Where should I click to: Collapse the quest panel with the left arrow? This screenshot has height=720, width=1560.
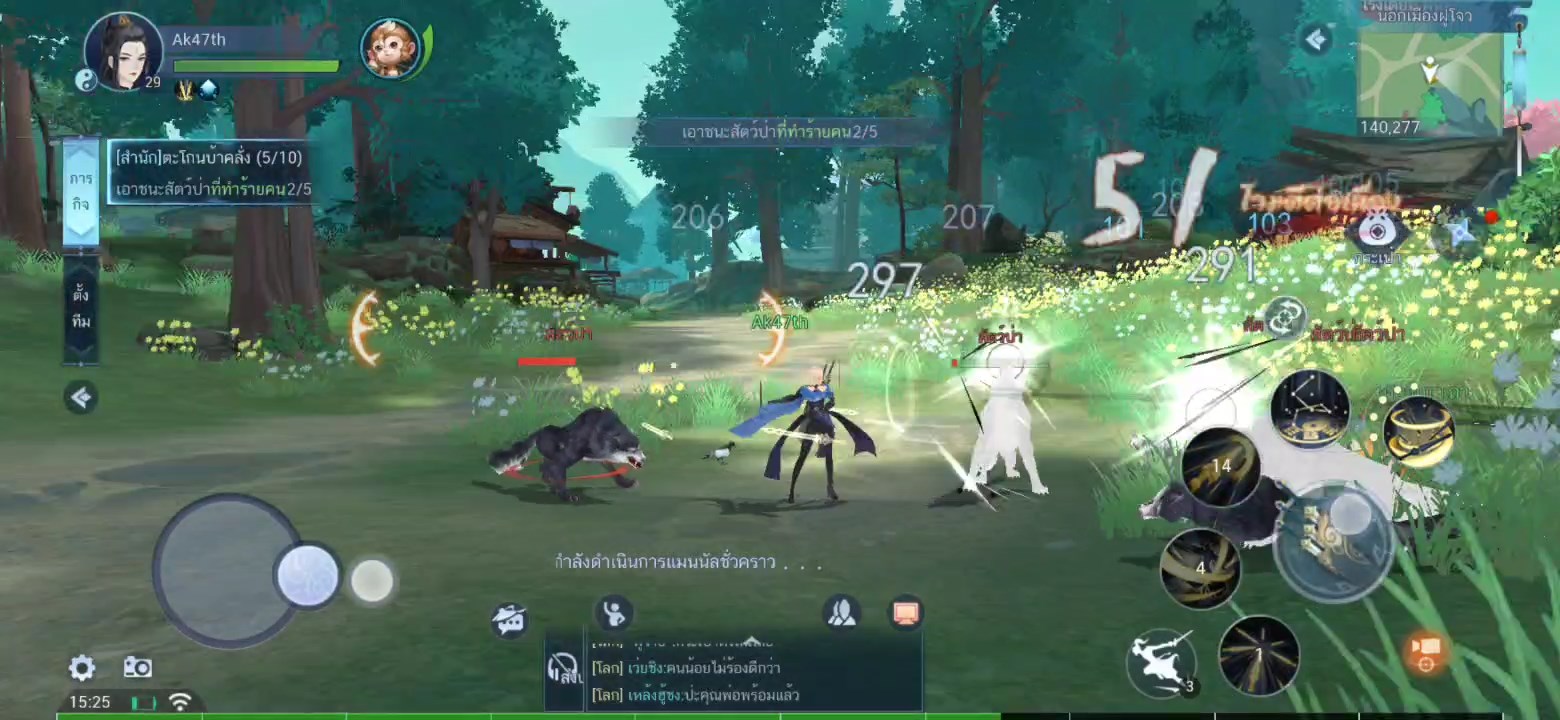point(81,397)
